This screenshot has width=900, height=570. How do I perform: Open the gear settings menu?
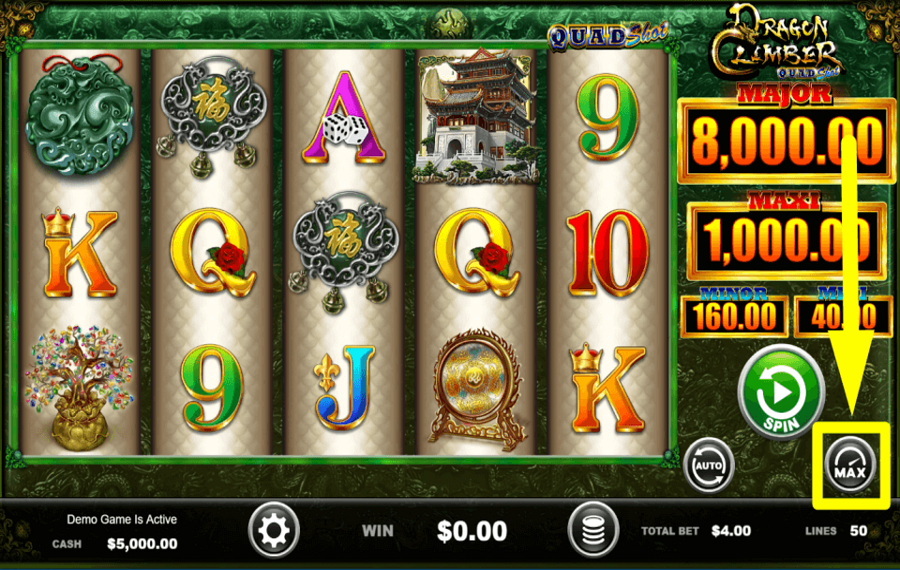[273, 529]
